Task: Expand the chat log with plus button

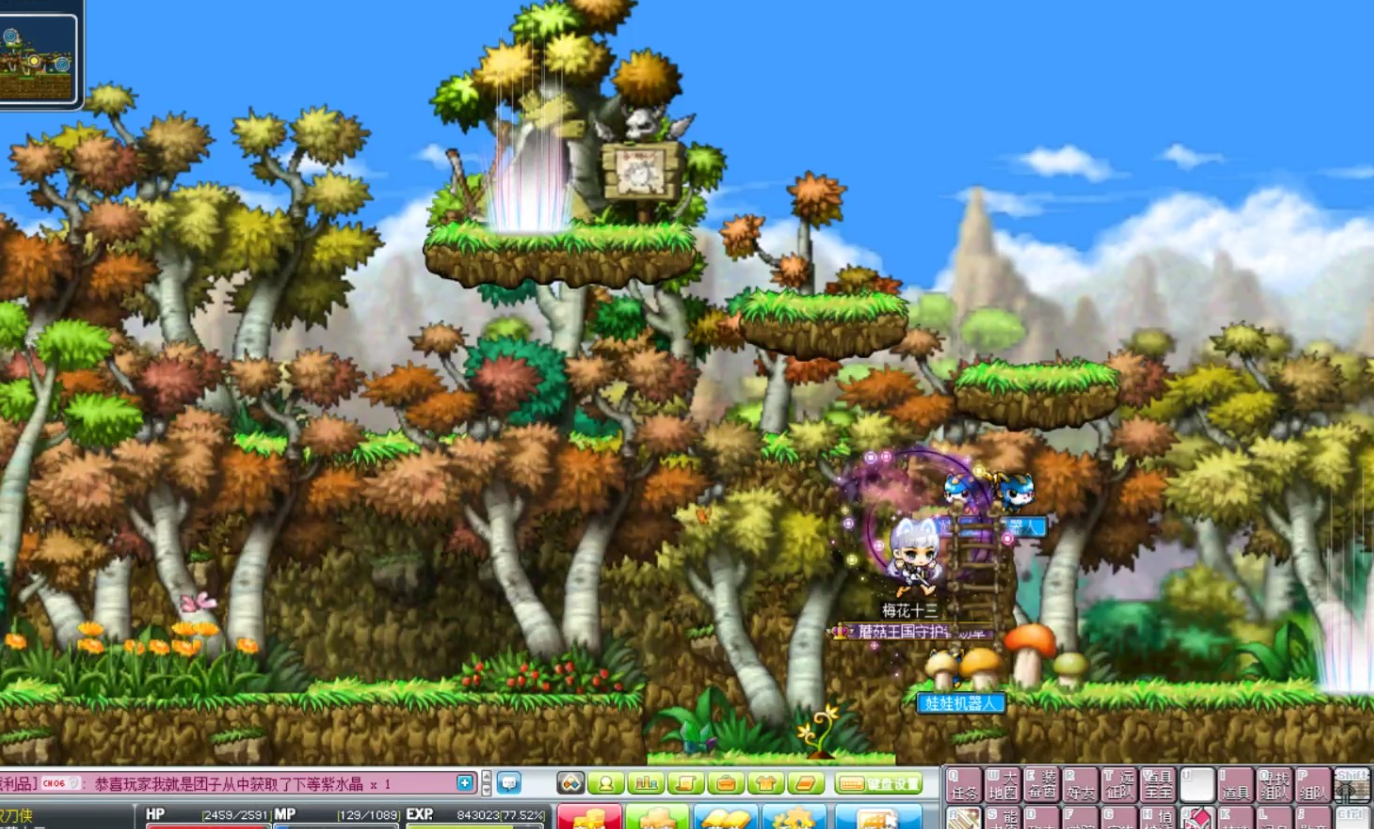Action: tap(465, 783)
